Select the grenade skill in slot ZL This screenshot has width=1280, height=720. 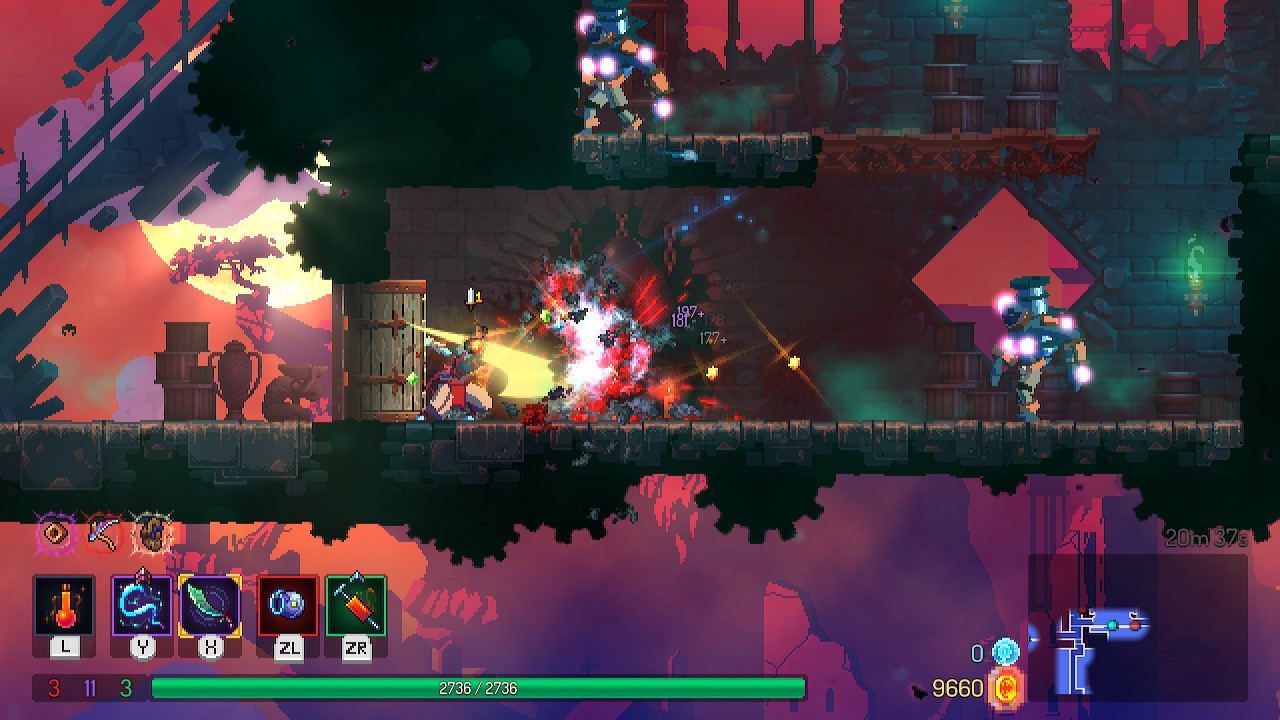[289, 605]
